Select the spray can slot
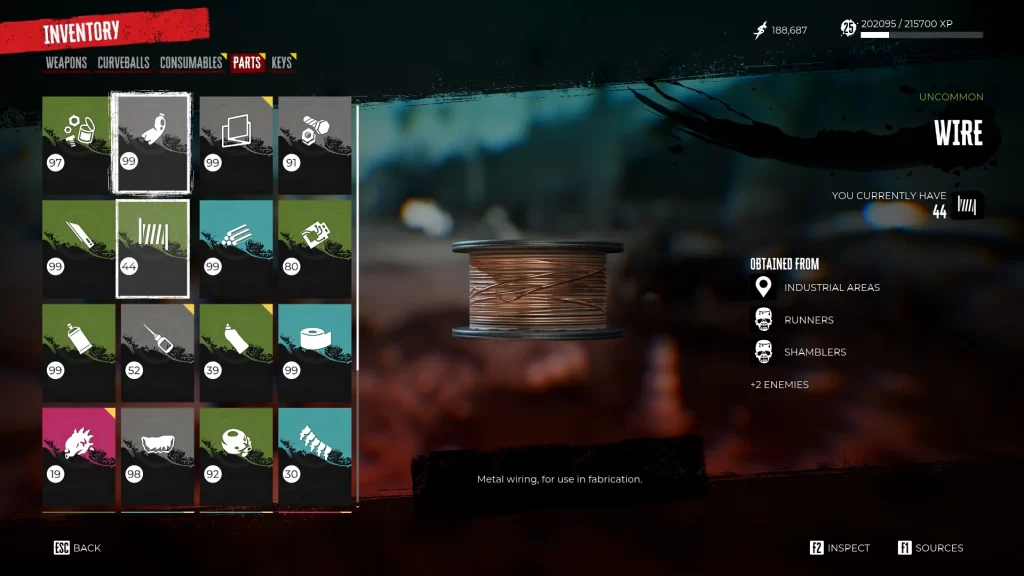 [x=78, y=353]
